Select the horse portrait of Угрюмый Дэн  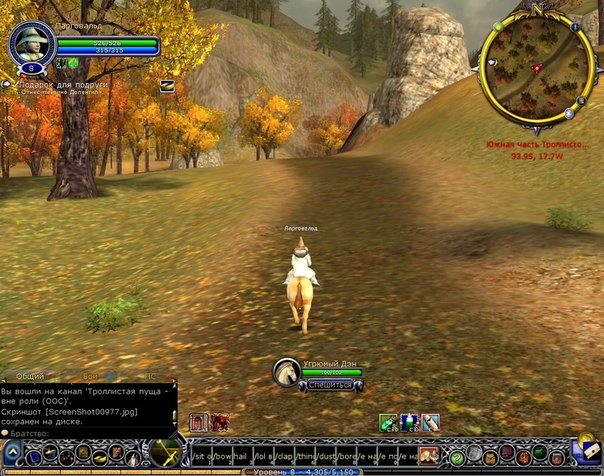click(287, 372)
